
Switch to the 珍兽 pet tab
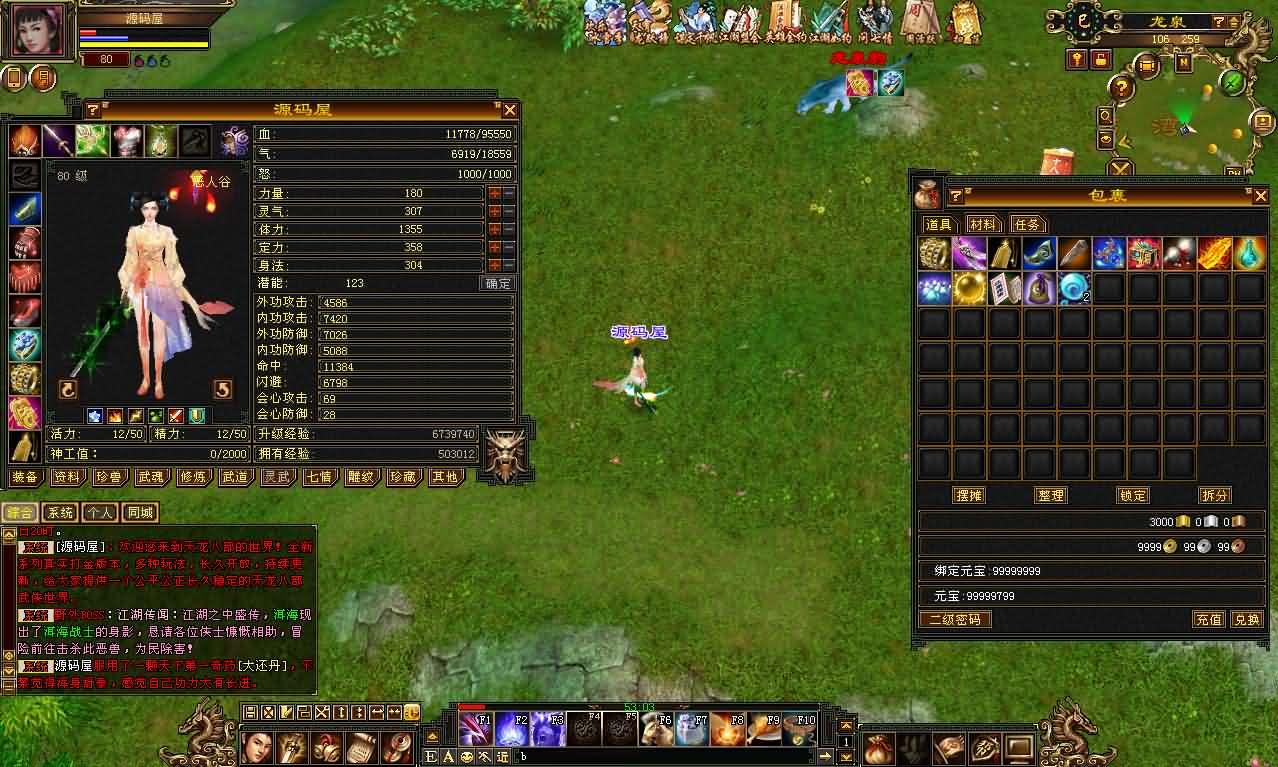pos(108,477)
